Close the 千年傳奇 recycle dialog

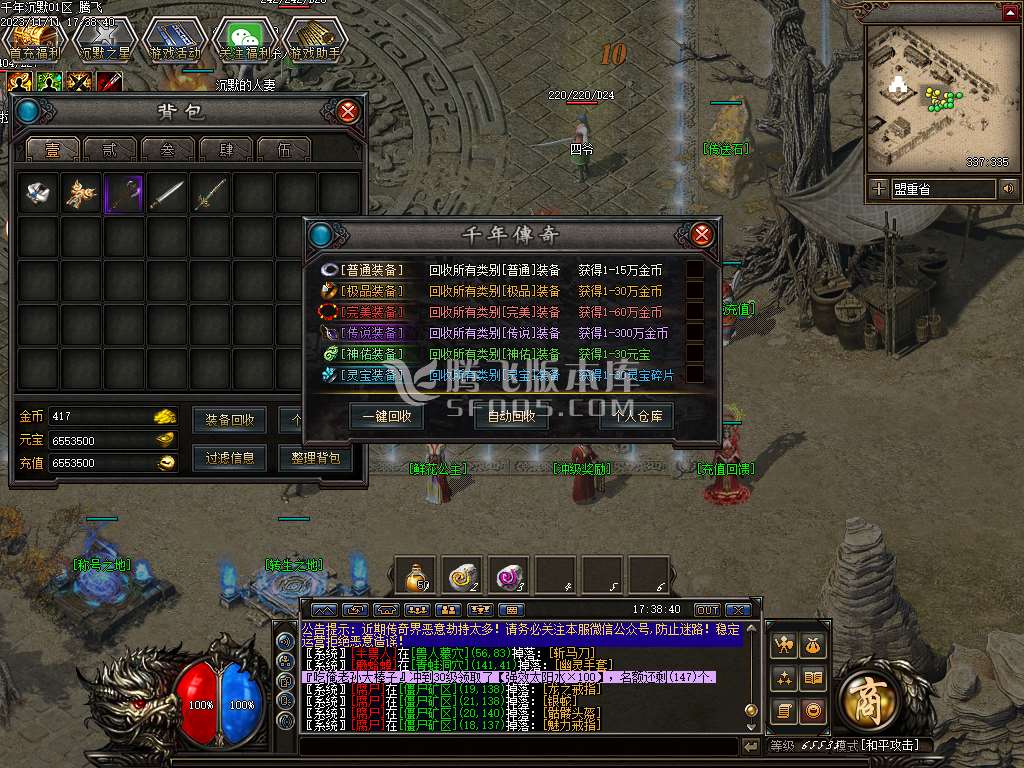point(702,235)
